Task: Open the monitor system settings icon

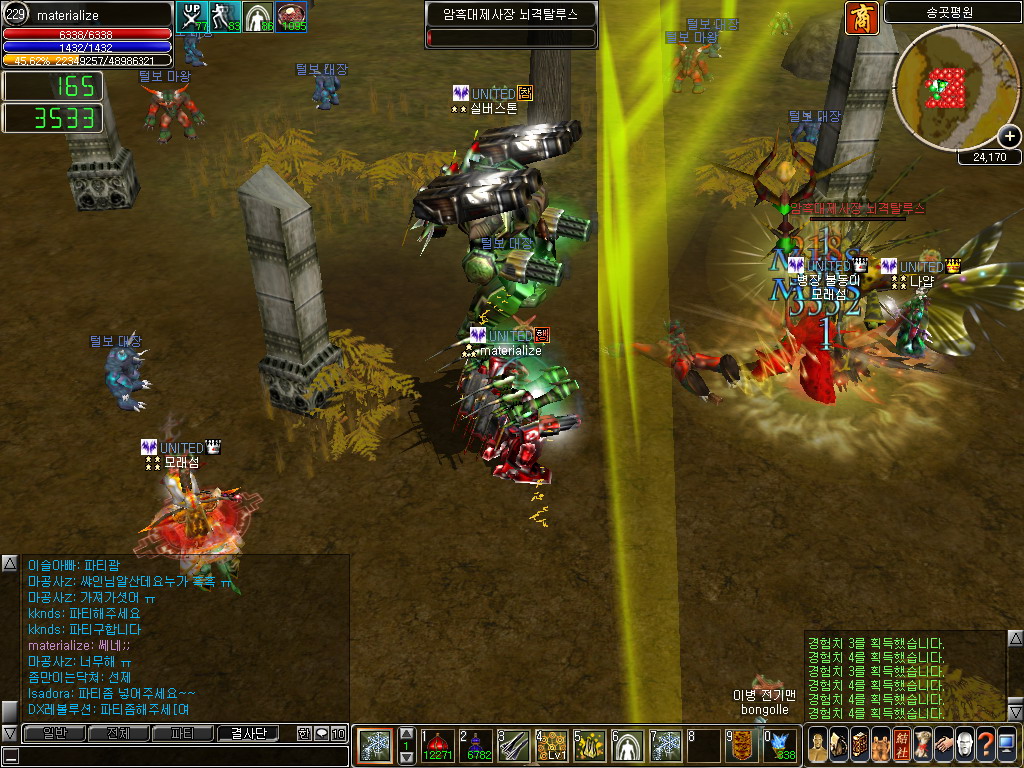Action: coord(1006,745)
